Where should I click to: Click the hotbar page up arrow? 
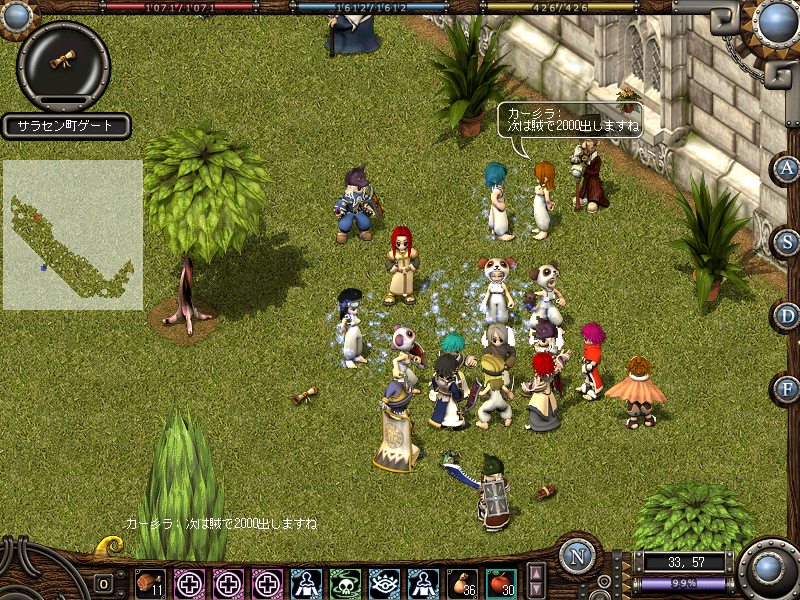[537, 574]
